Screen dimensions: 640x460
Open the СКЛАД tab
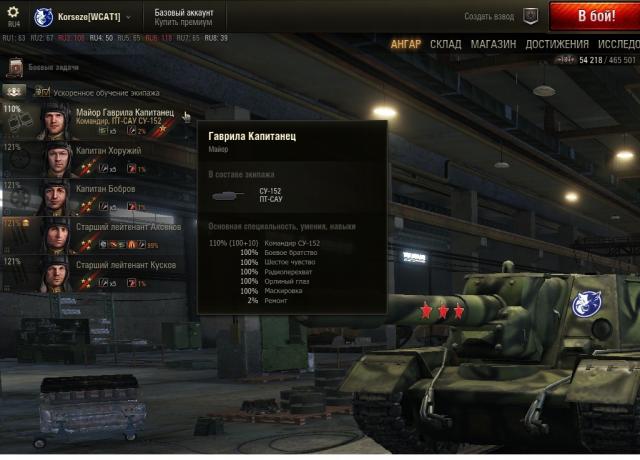point(446,45)
